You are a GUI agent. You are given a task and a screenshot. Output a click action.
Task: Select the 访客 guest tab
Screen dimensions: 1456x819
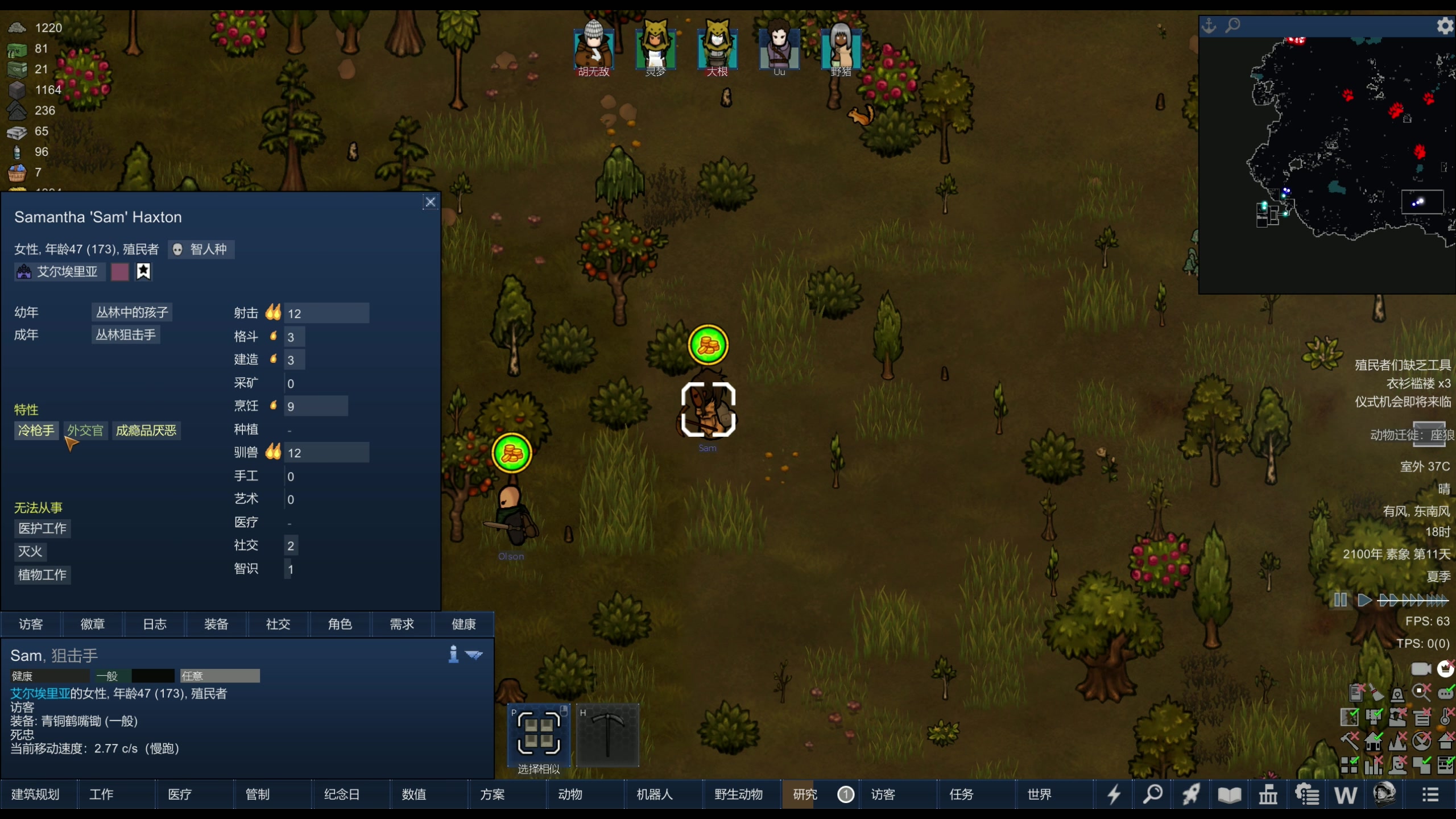tap(31, 624)
